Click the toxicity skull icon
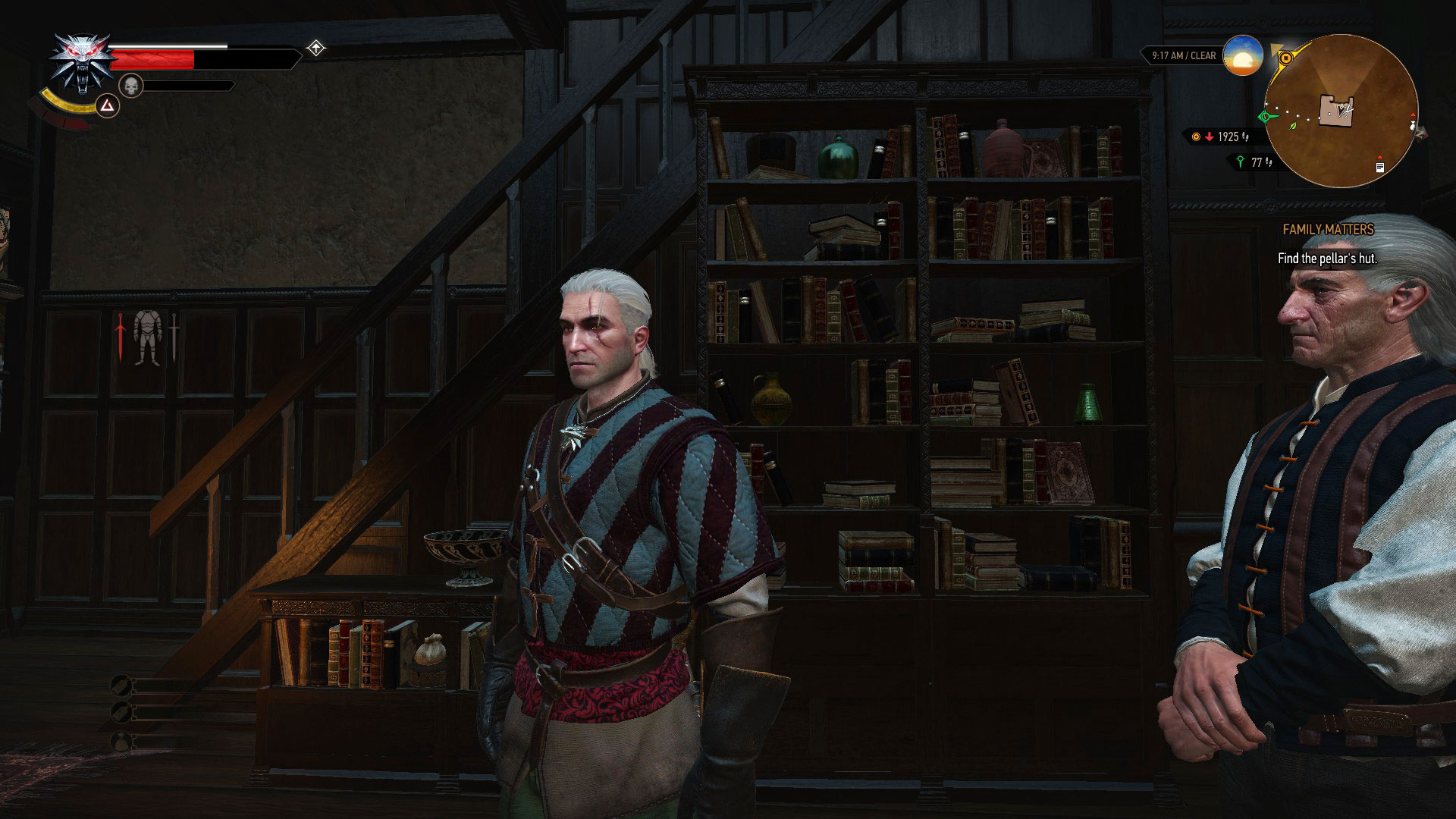 (131, 86)
